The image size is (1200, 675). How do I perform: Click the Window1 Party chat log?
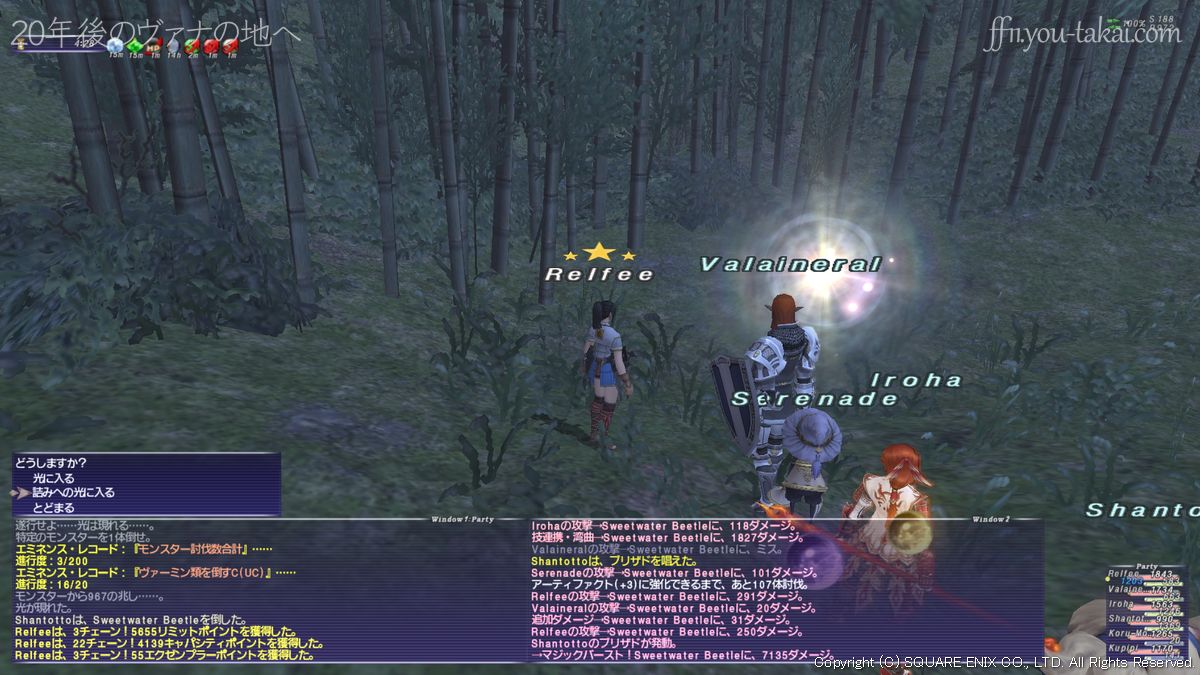click(x=260, y=590)
